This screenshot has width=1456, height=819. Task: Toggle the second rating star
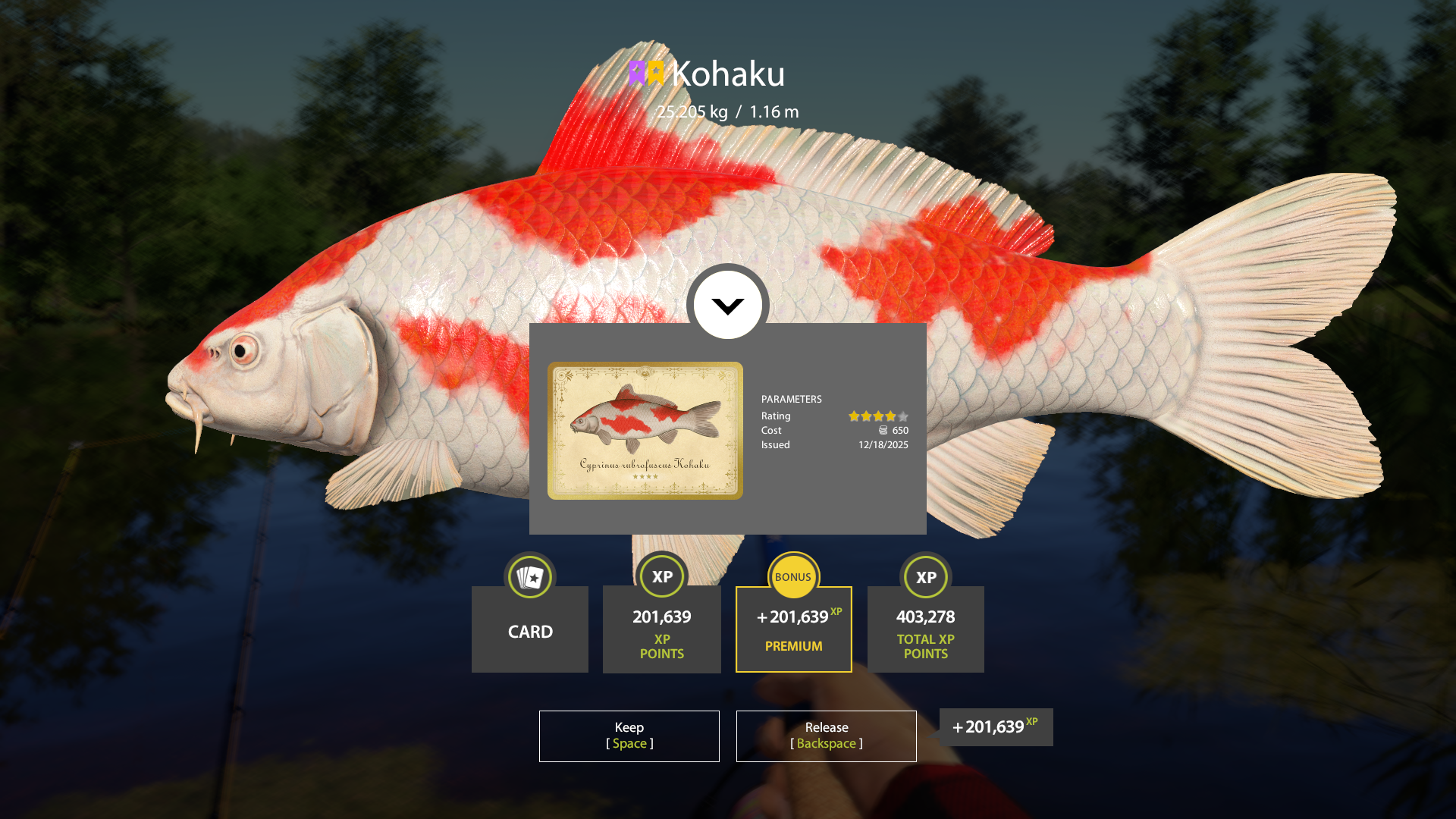[867, 416]
